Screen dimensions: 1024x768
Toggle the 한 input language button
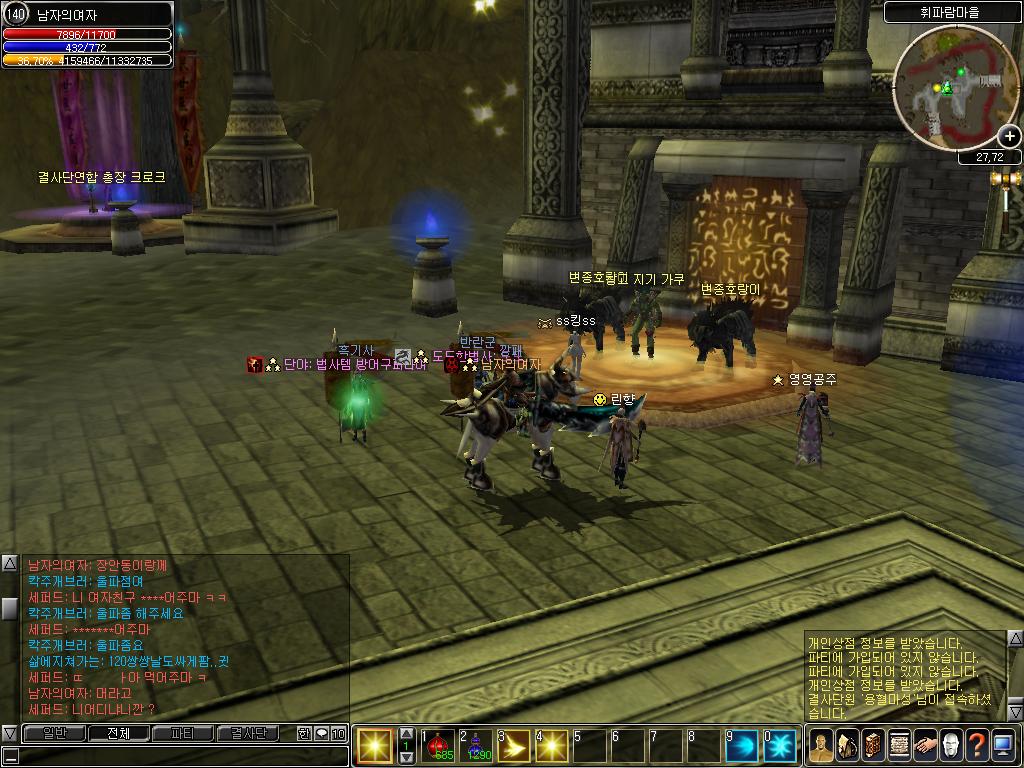304,733
